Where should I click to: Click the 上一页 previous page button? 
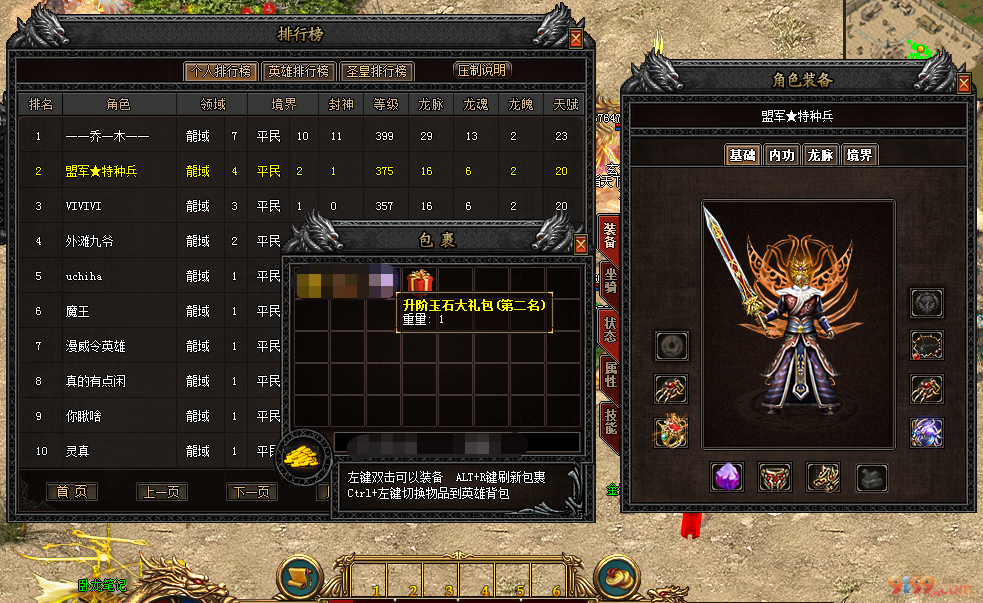(162, 492)
